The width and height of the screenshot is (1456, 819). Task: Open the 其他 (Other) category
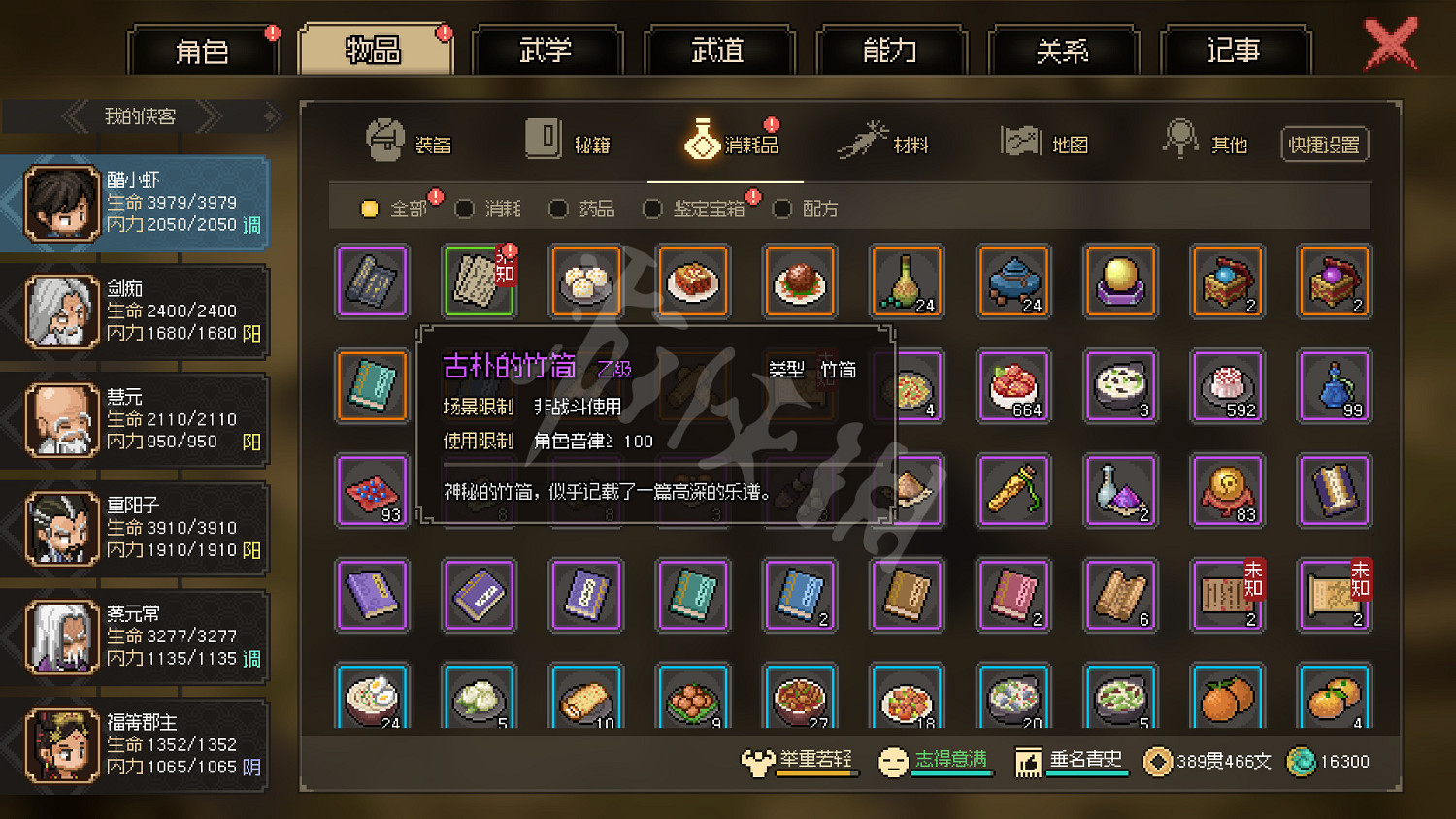[1208, 141]
